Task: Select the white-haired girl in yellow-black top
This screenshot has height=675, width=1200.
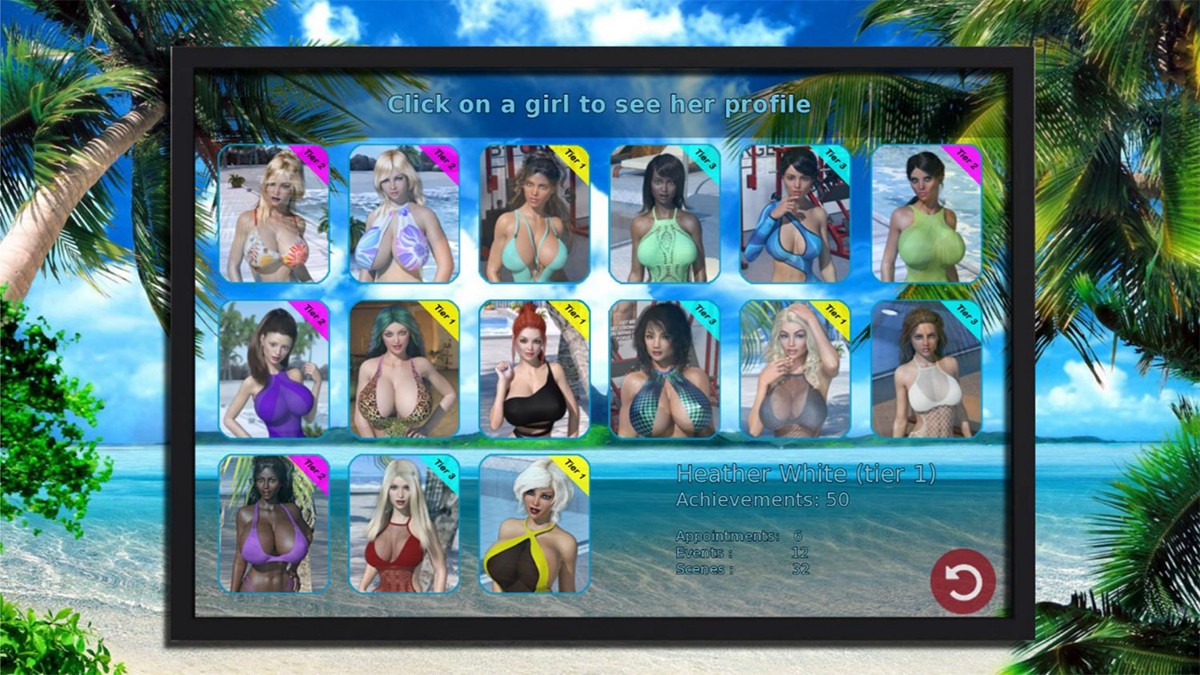Action: tap(534, 524)
